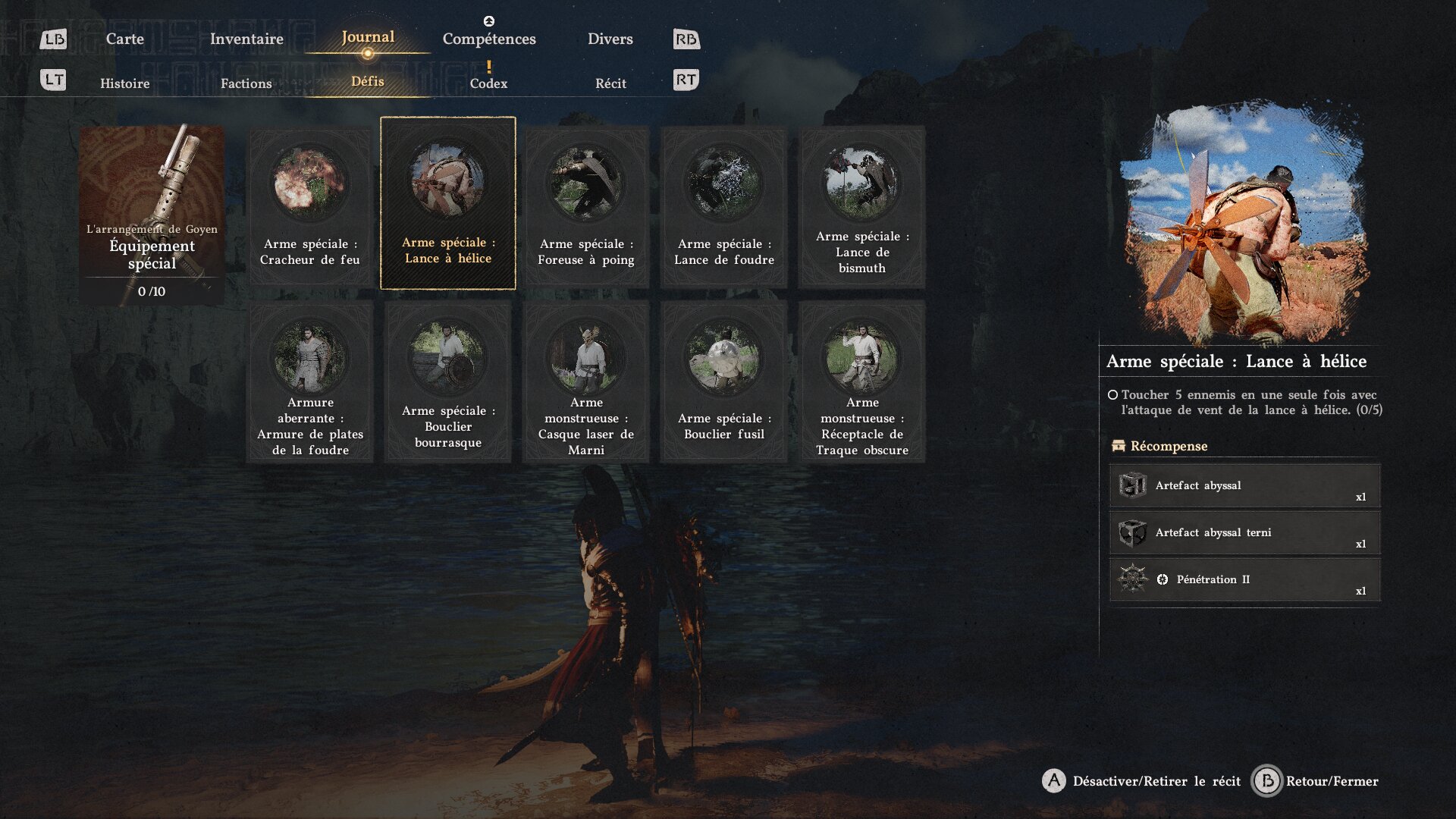Open the Codex sub-tab
Viewport: 1456px width, 819px height.
(488, 83)
